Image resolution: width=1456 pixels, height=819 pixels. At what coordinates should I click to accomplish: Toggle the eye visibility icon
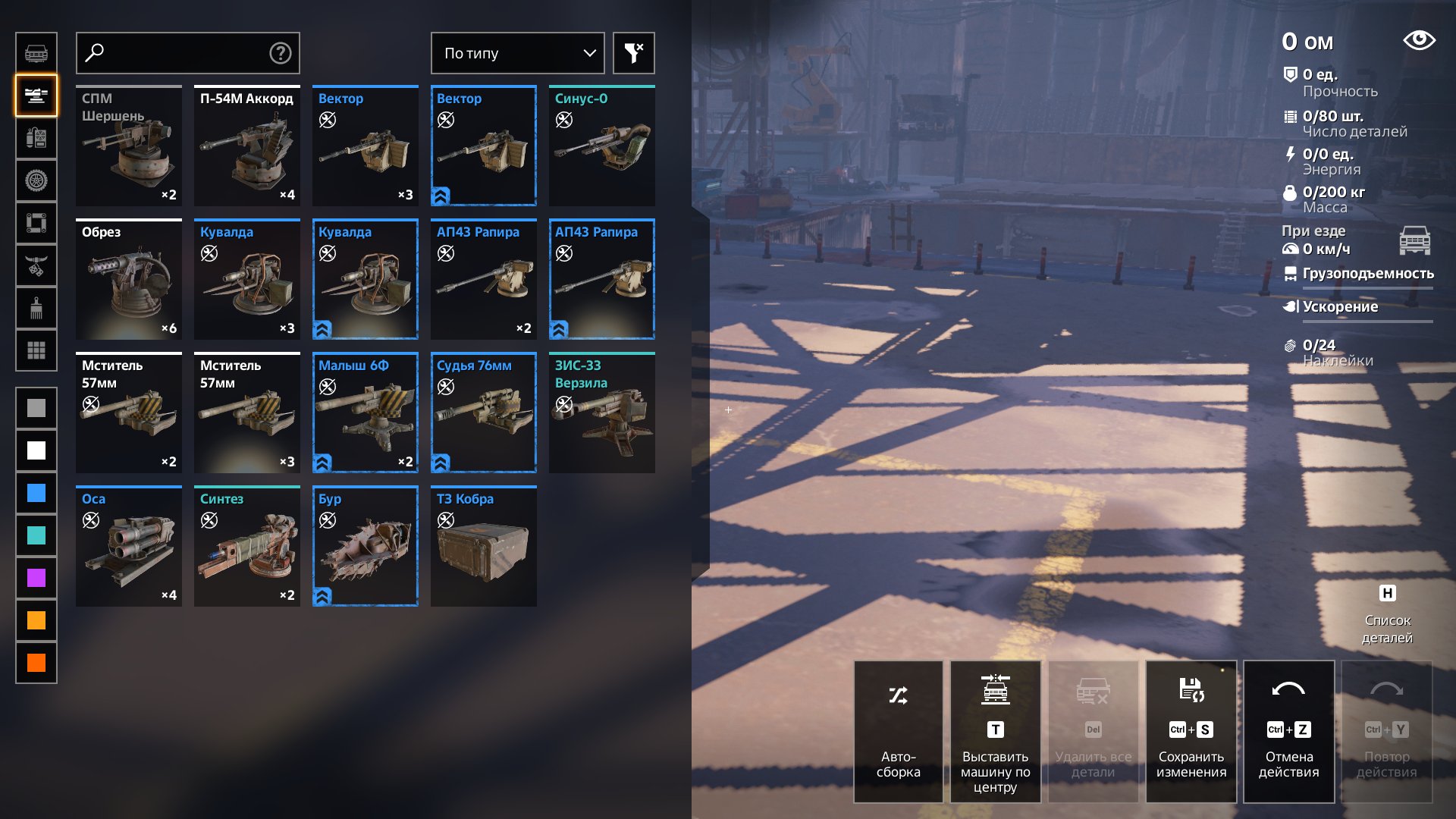pyautogui.click(x=1419, y=40)
